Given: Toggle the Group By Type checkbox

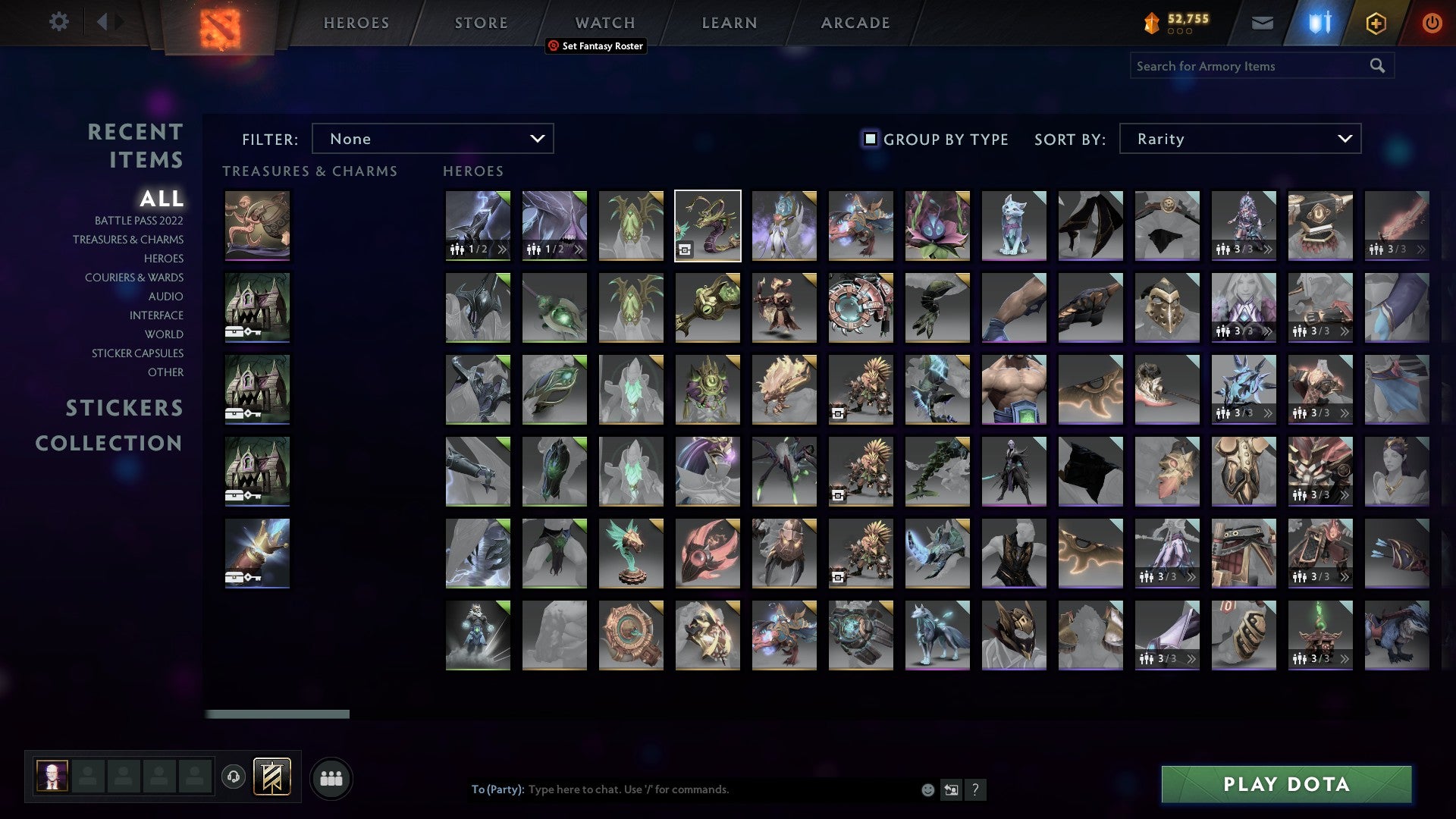Looking at the screenshot, I should pos(869,139).
